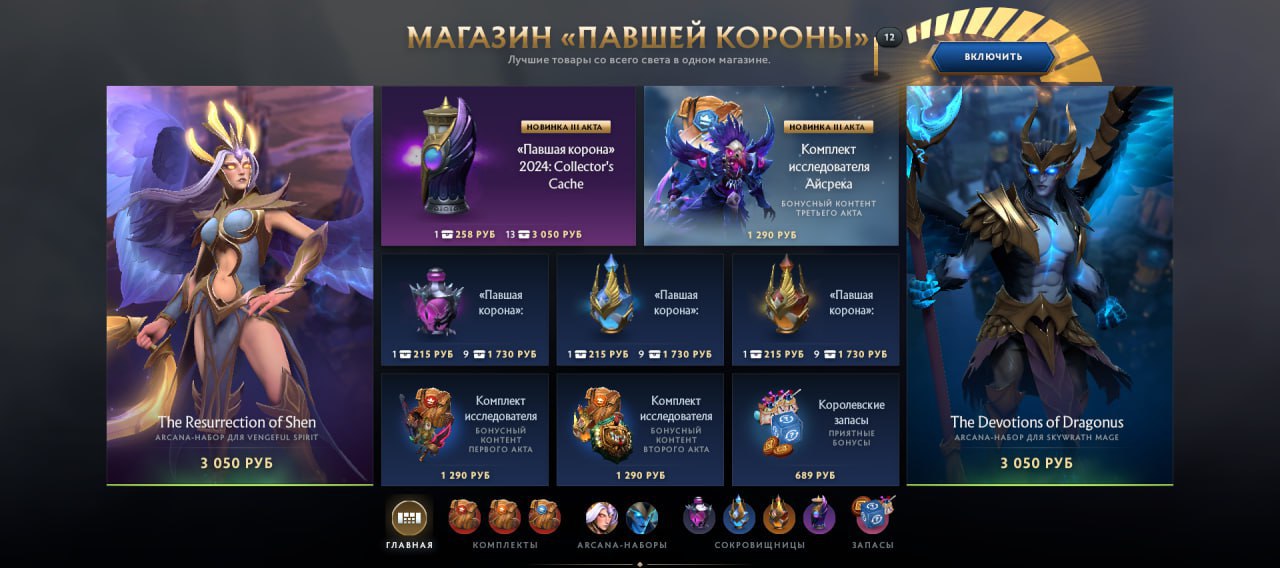This screenshot has height=568, width=1280.
Task: Choose the pink potion treasure tile
Action: coord(464,309)
